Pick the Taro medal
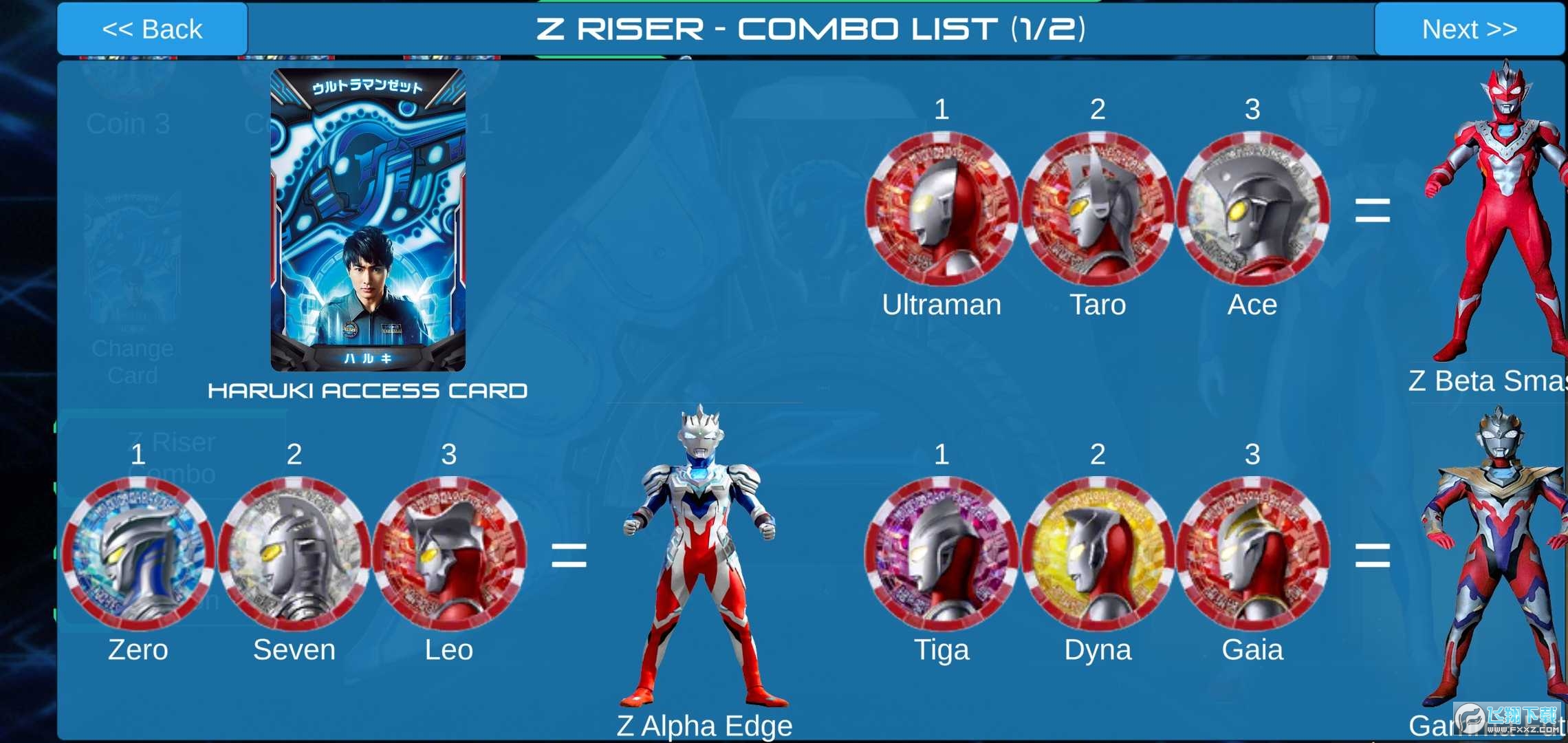The image size is (1568, 743). [1098, 209]
